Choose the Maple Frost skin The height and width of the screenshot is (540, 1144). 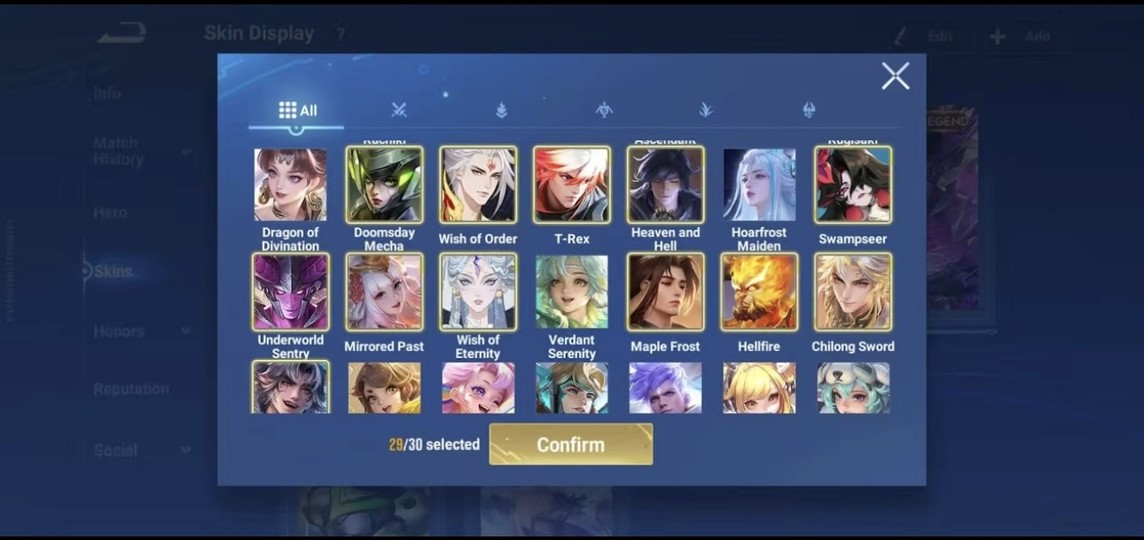pyautogui.click(x=666, y=292)
